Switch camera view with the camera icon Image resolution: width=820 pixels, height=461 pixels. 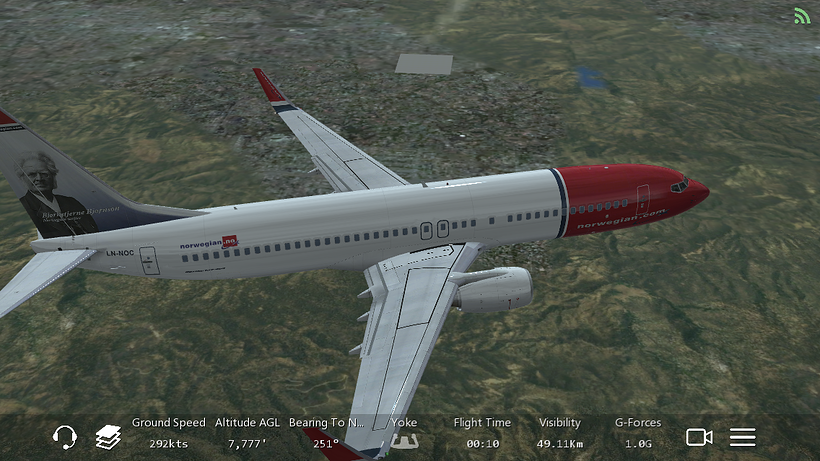(x=699, y=437)
